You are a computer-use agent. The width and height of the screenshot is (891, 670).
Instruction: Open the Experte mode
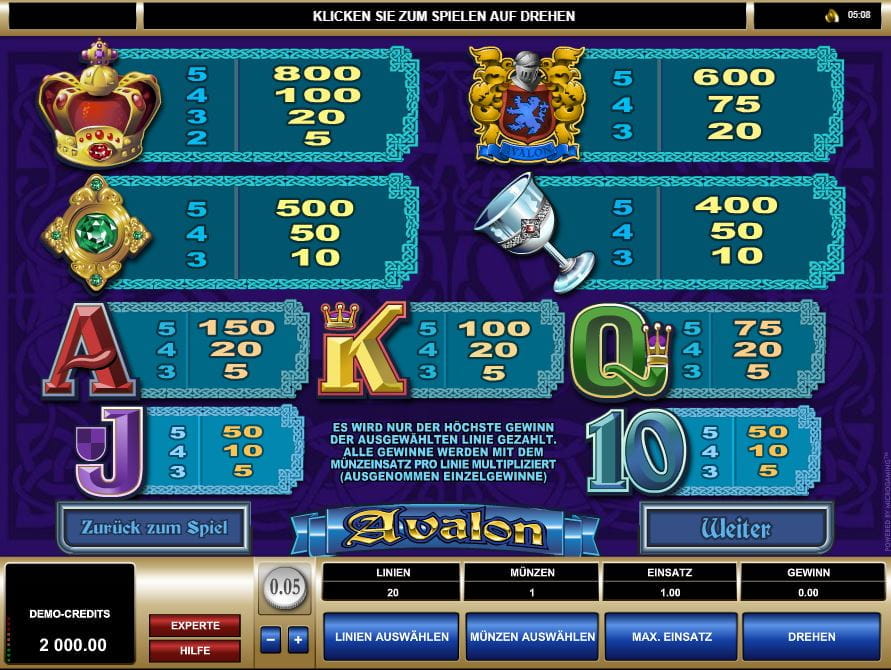(x=195, y=625)
